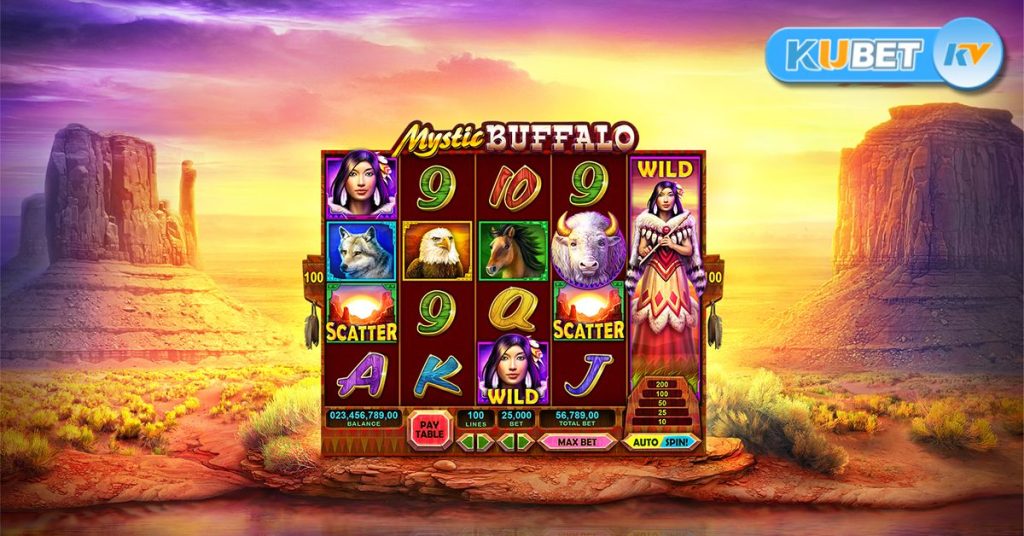Click the KUBET logo badge
Image resolution: width=1024 pixels, height=536 pixels.
(883, 56)
